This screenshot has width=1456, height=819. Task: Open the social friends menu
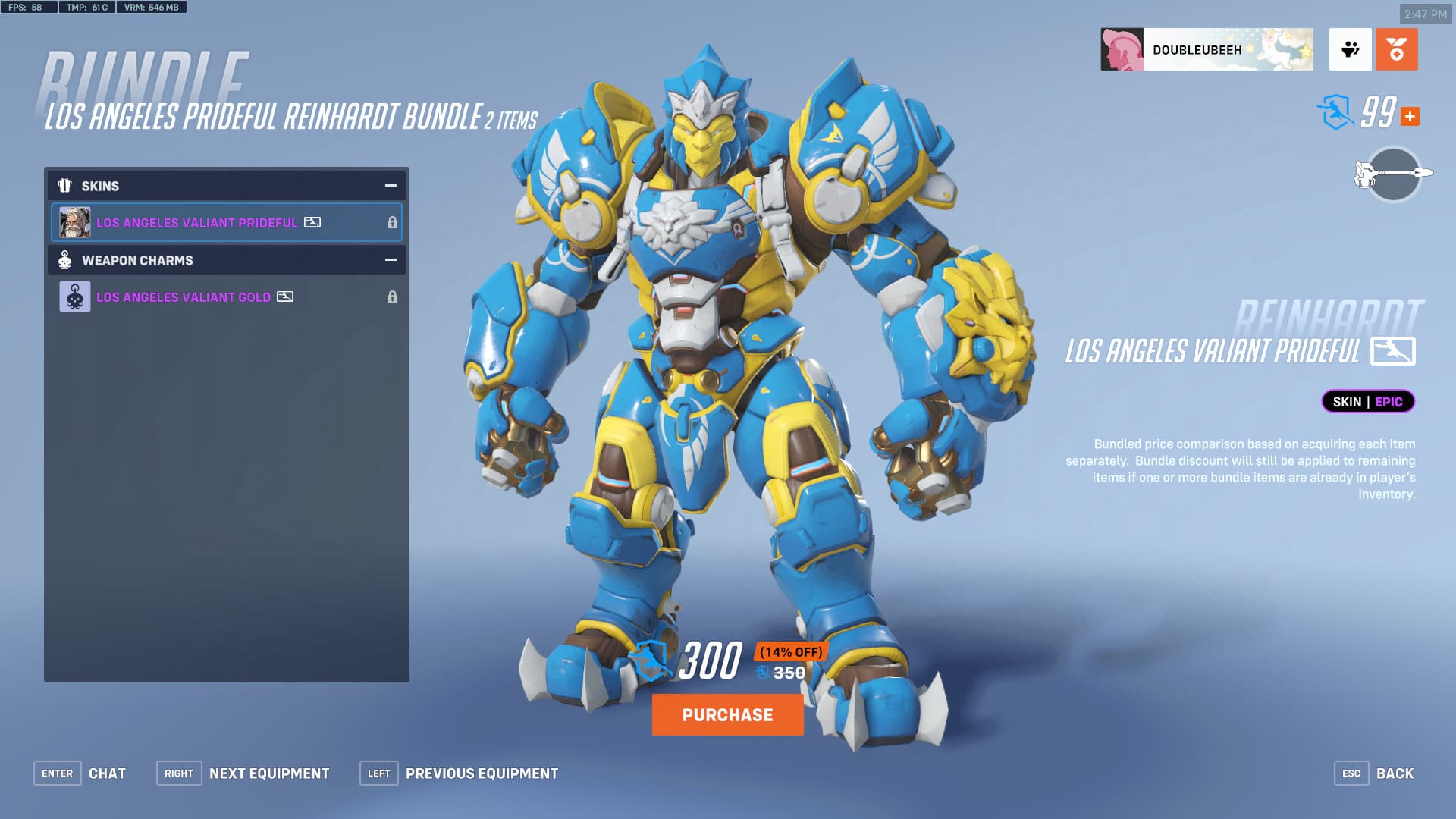[1350, 50]
